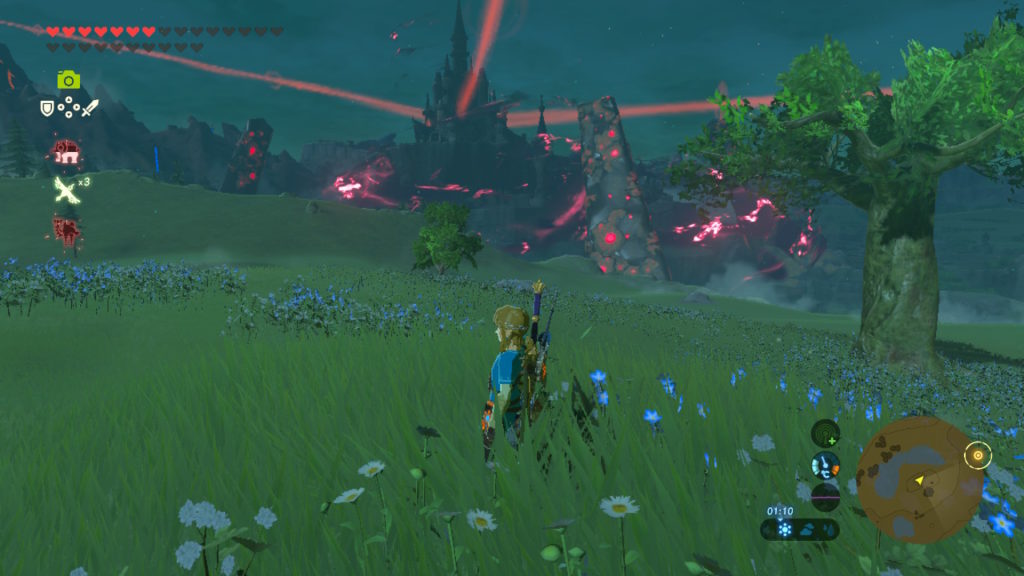Image resolution: width=1024 pixels, height=576 pixels.
Task: Click the temperature gauge icon
Action: pyautogui.click(x=825, y=464)
